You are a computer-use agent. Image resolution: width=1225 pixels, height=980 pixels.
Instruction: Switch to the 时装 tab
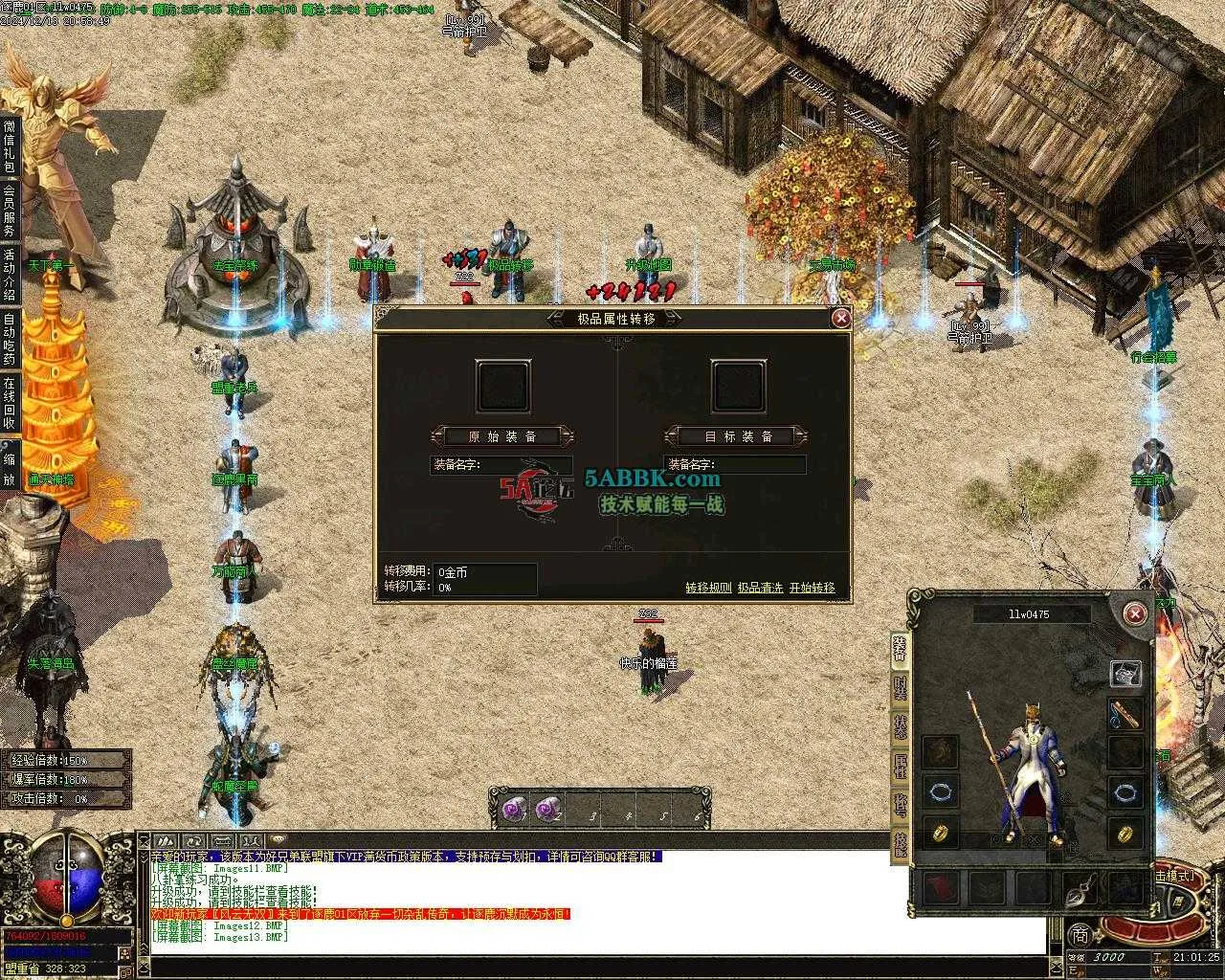900,689
